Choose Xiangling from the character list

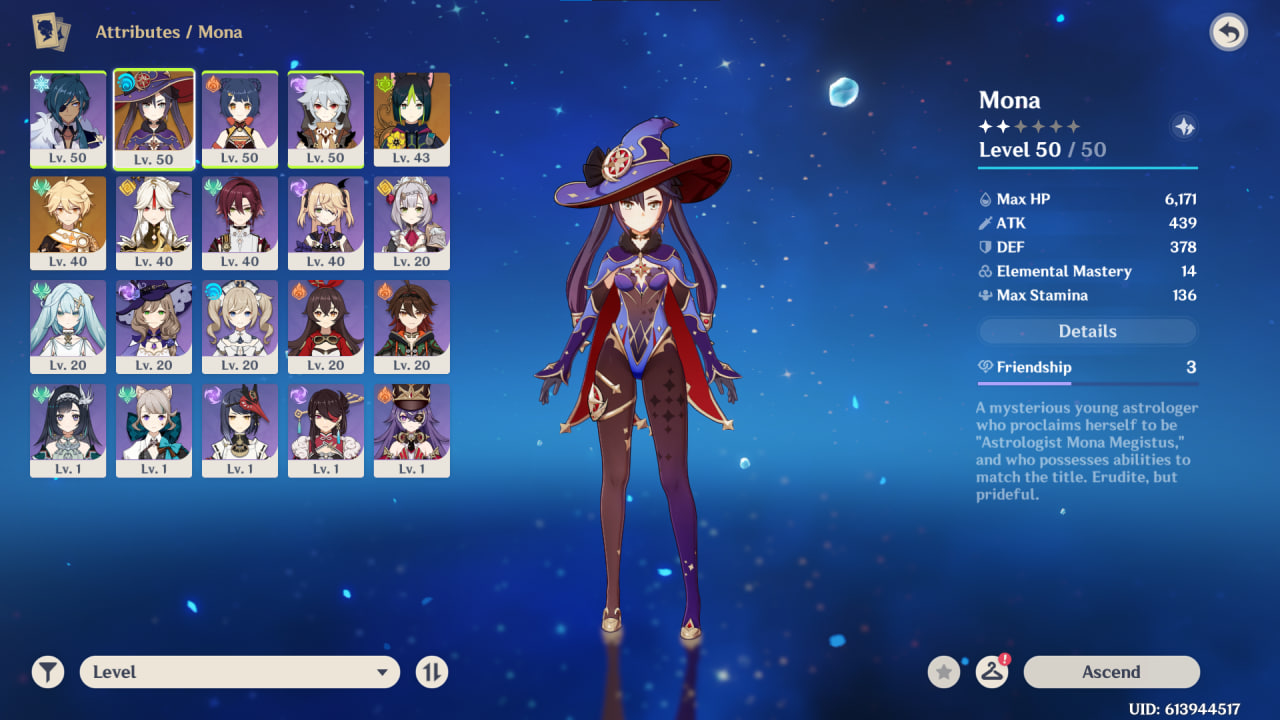click(x=240, y=118)
